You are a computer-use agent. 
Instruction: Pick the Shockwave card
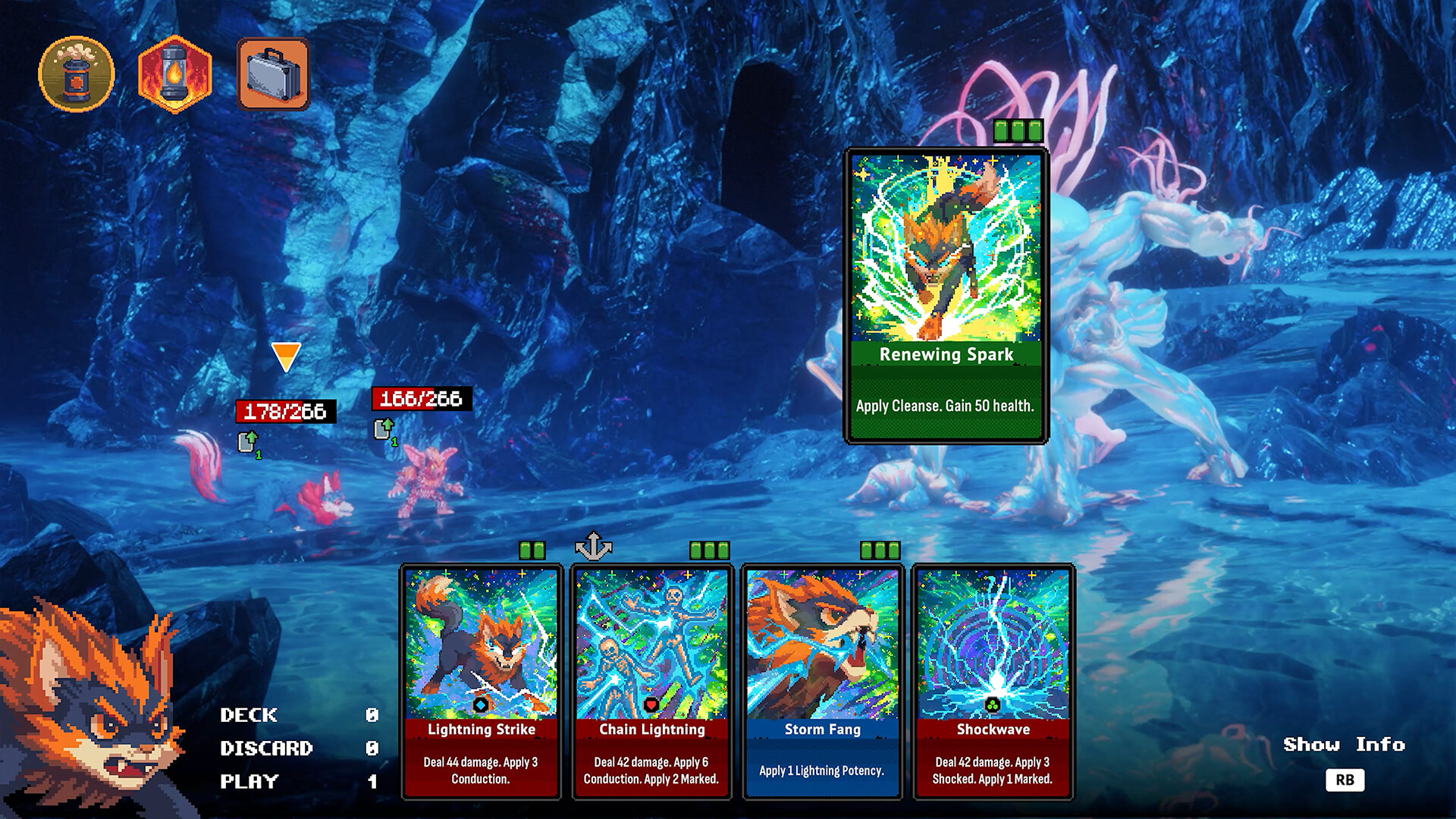click(x=993, y=681)
